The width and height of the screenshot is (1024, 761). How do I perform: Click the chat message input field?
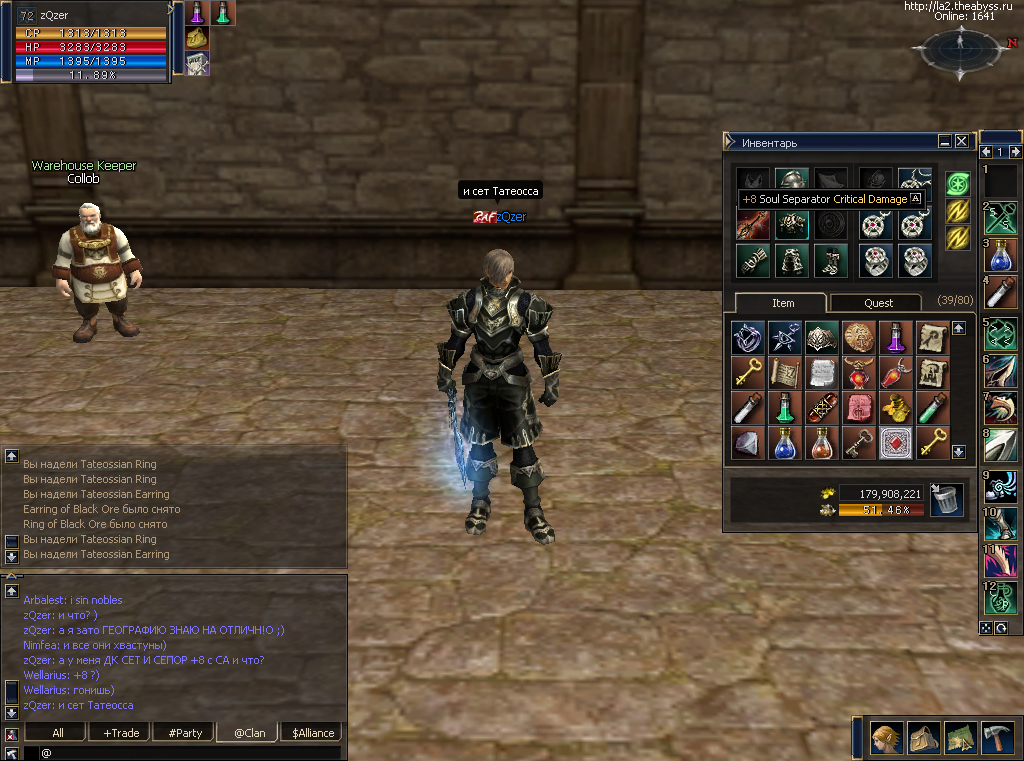point(190,752)
